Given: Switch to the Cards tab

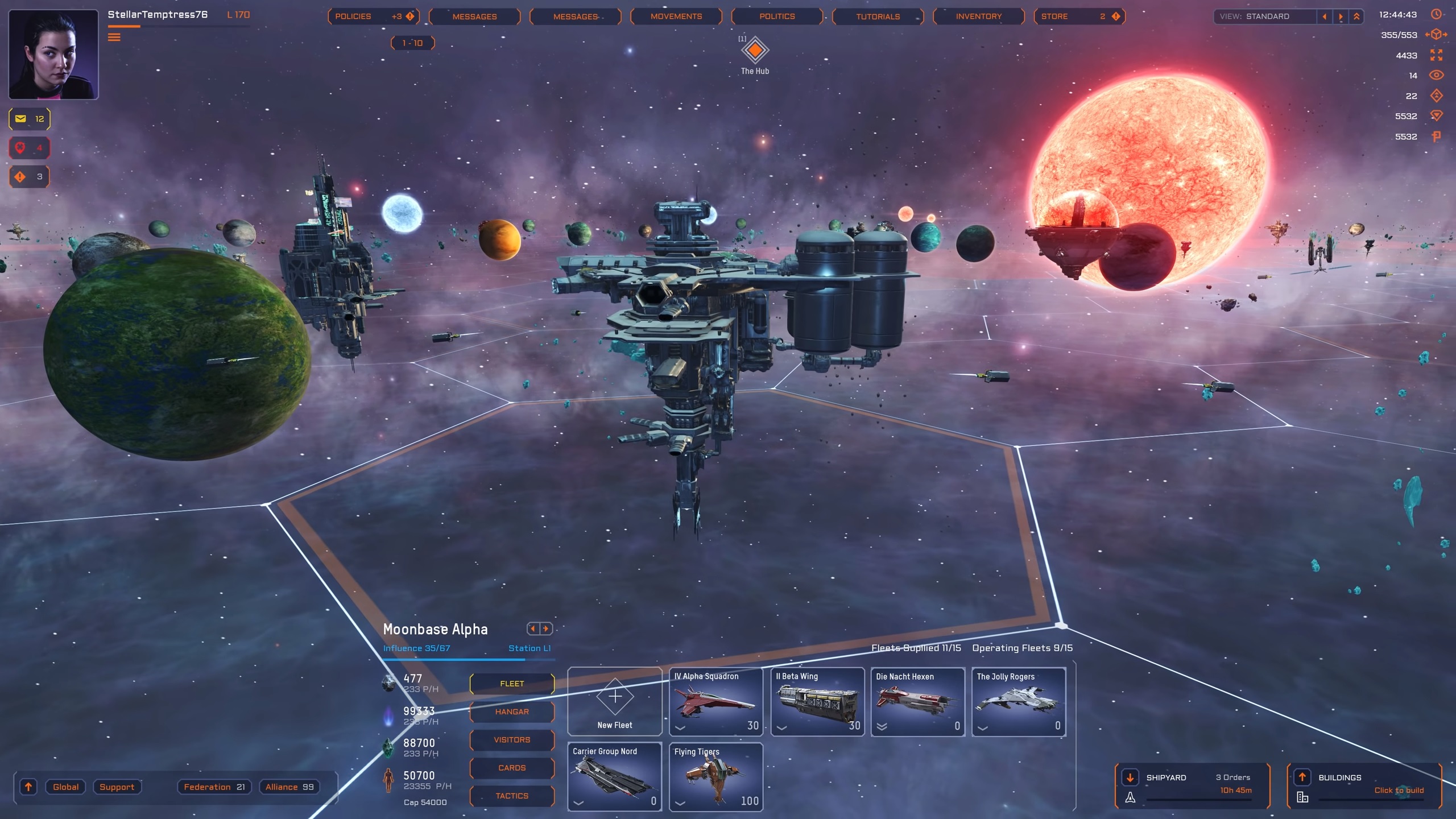Looking at the screenshot, I should coord(512,768).
